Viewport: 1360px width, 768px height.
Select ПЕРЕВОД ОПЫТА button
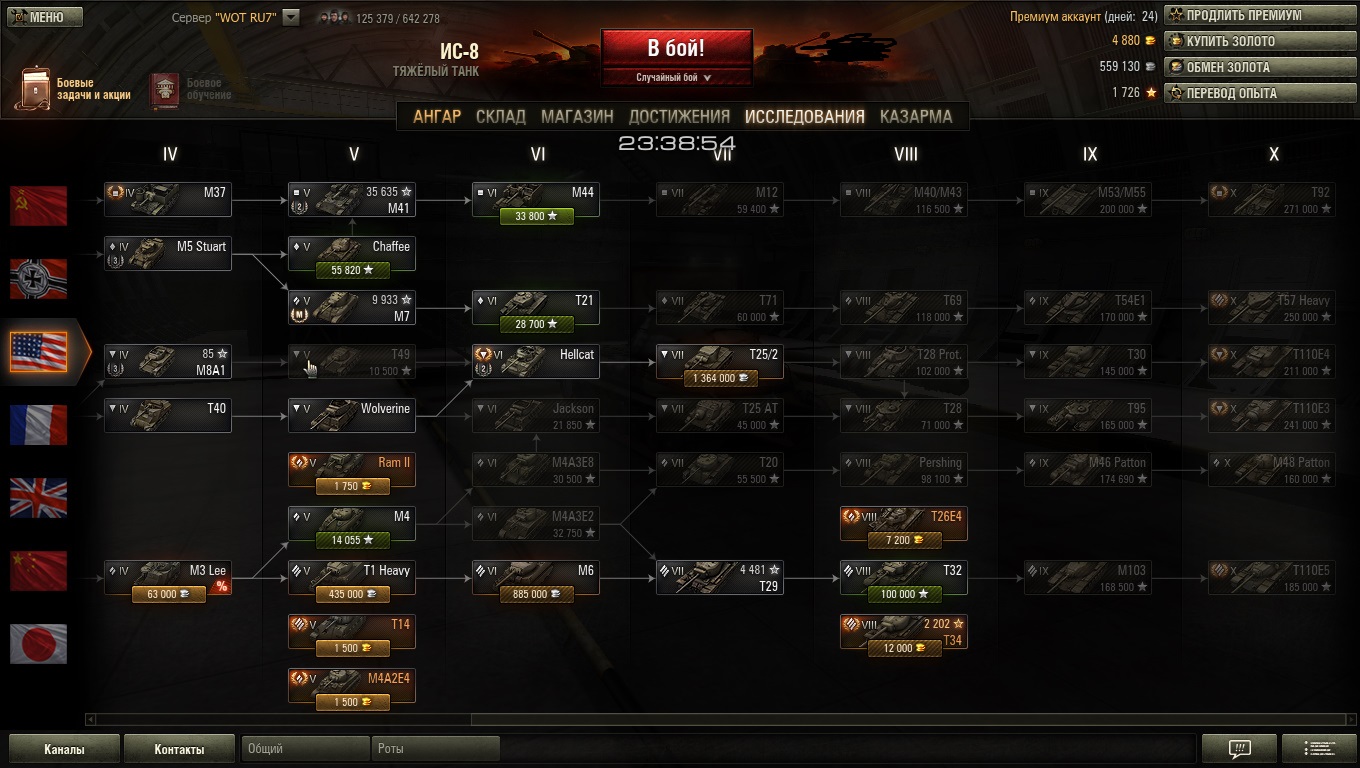point(1249,93)
